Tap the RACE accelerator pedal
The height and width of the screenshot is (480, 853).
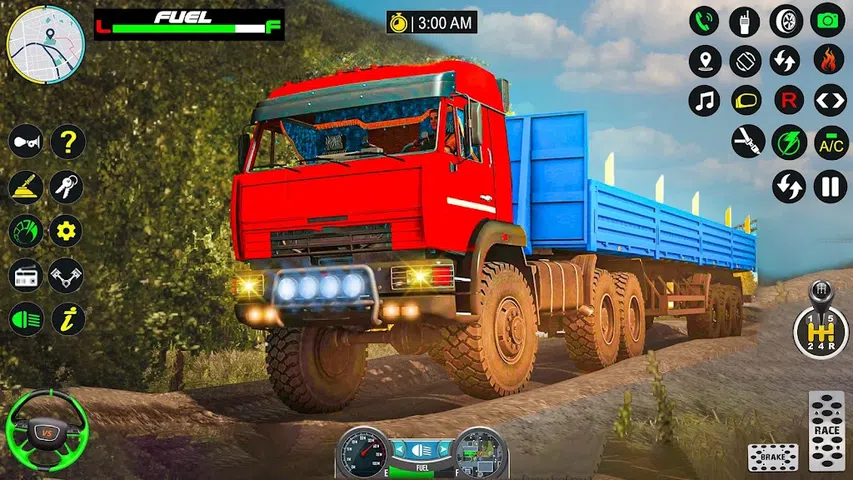pyautogui.click(x=826, y=430)
